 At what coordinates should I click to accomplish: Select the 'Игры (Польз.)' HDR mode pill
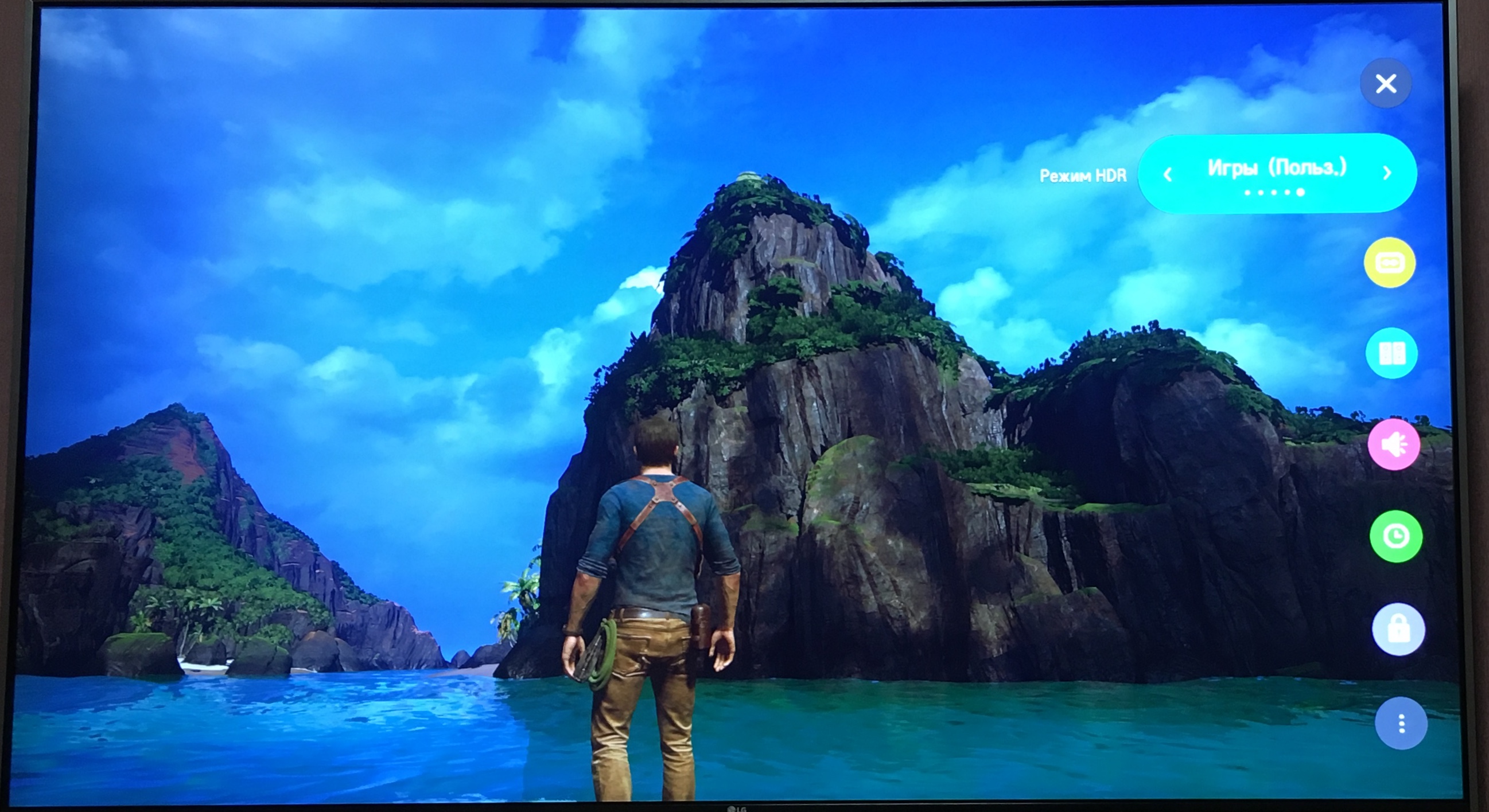[x=1277, y=169]
